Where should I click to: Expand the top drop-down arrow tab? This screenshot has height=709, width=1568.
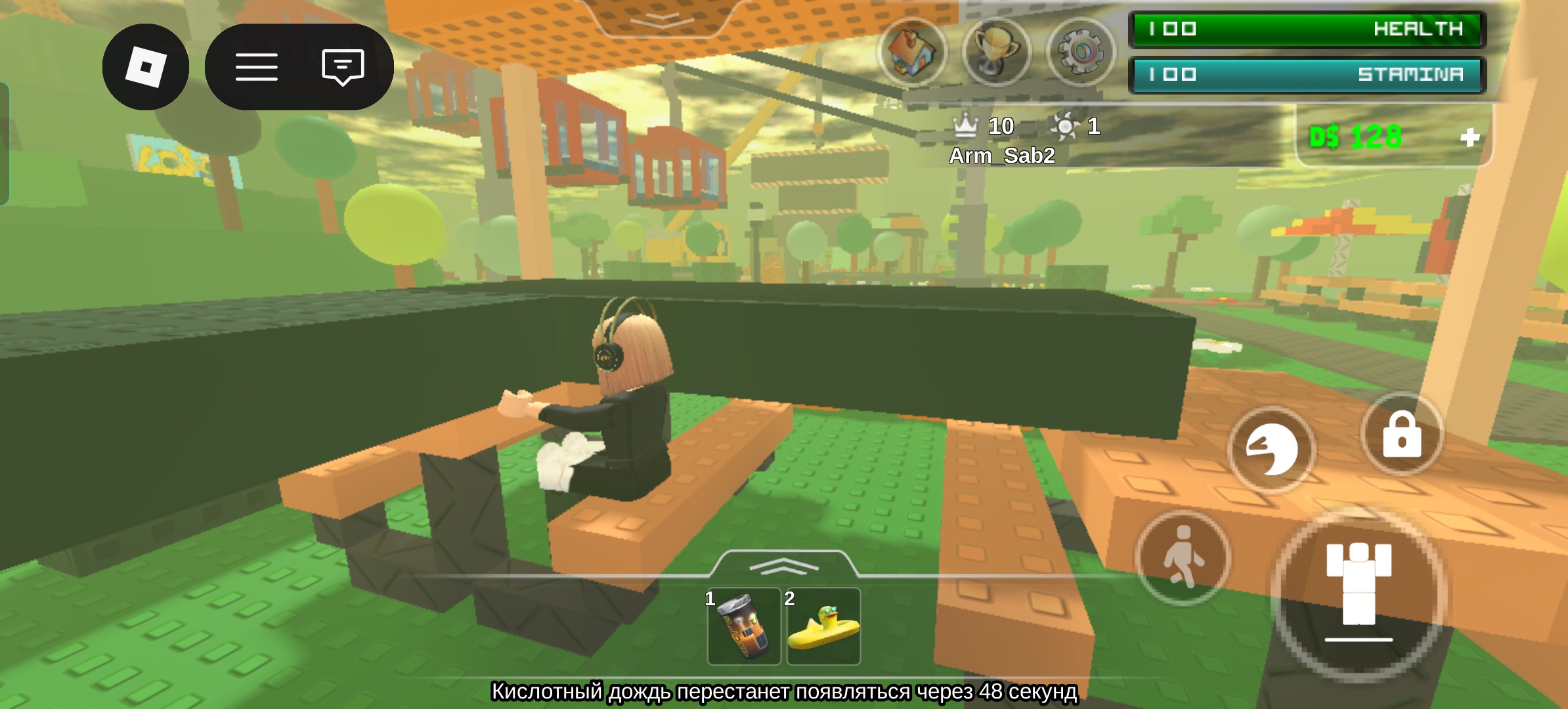point(661,19)
